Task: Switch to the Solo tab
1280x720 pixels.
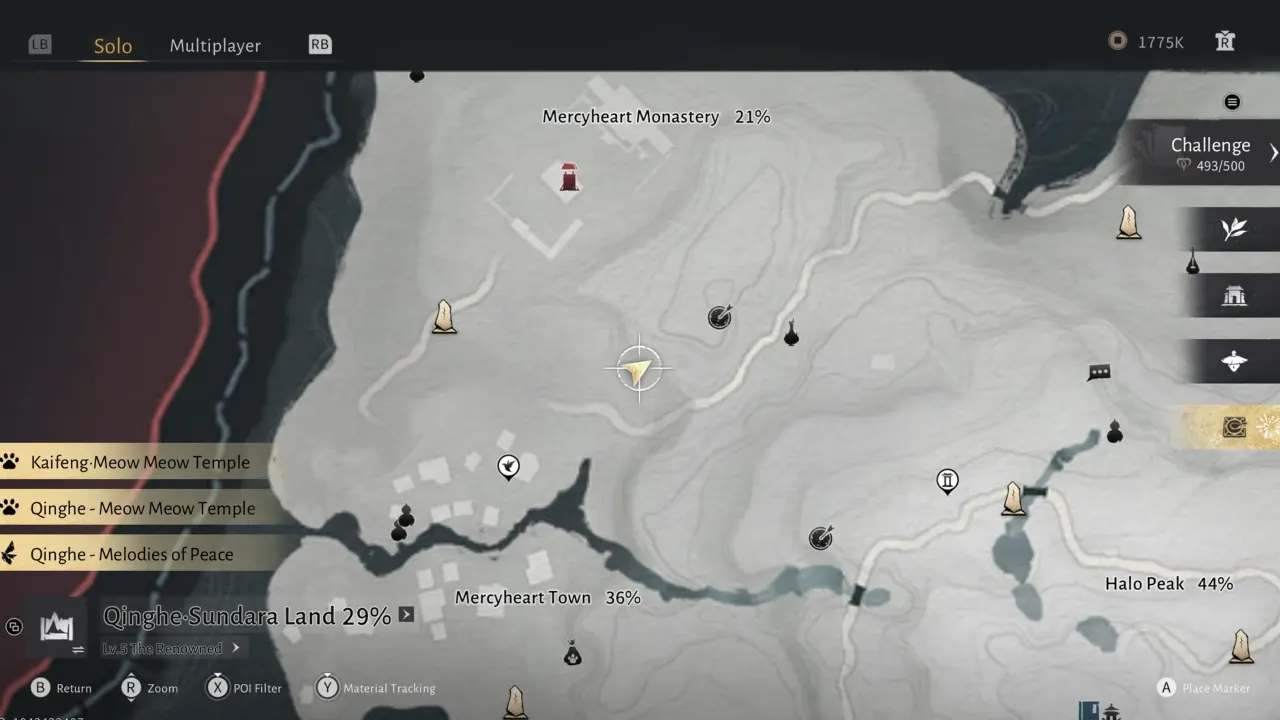Action: pyautogui.click(x=113, y=46)
